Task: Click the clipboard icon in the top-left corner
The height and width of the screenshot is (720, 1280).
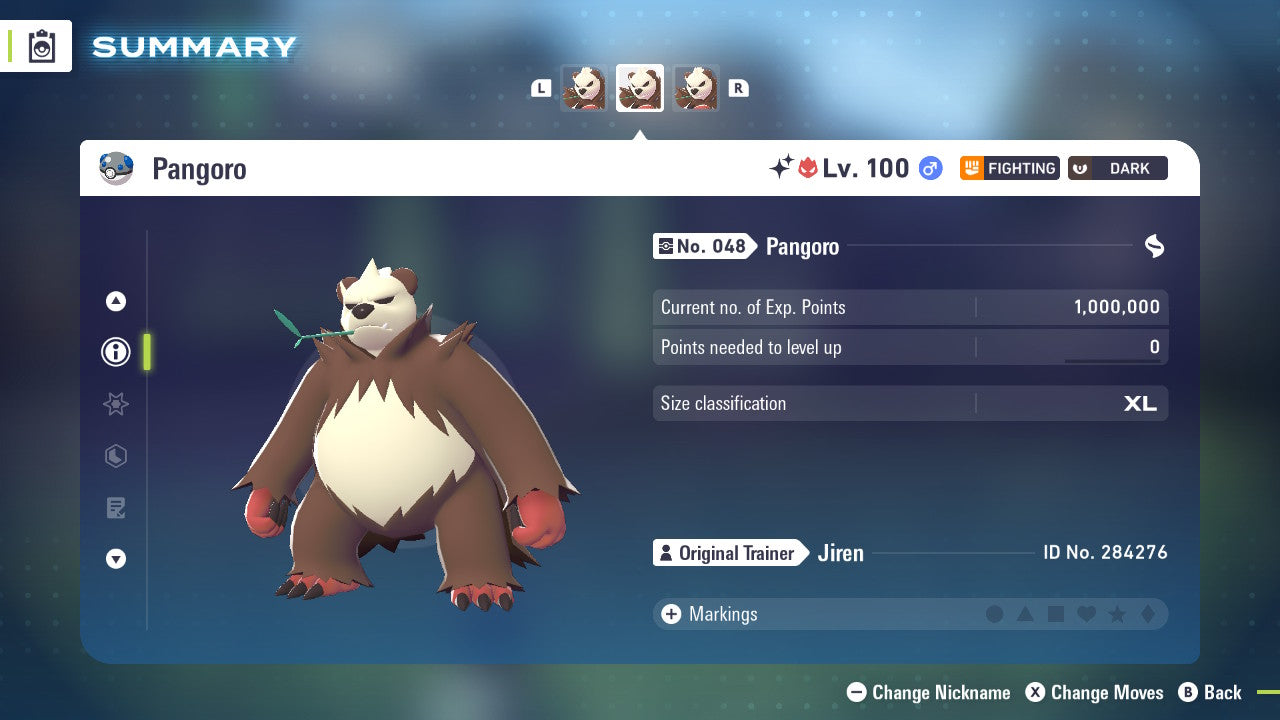Action: pos(41,46)
